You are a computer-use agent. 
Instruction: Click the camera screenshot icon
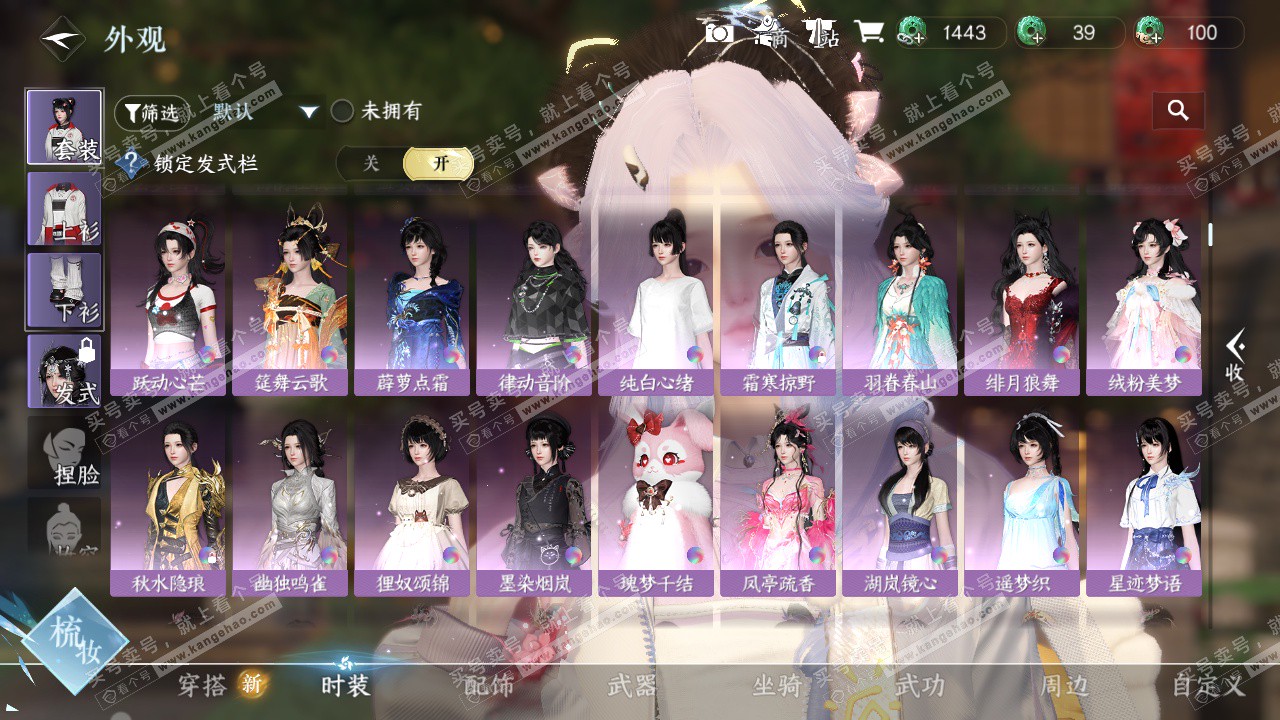click(719, 33)
